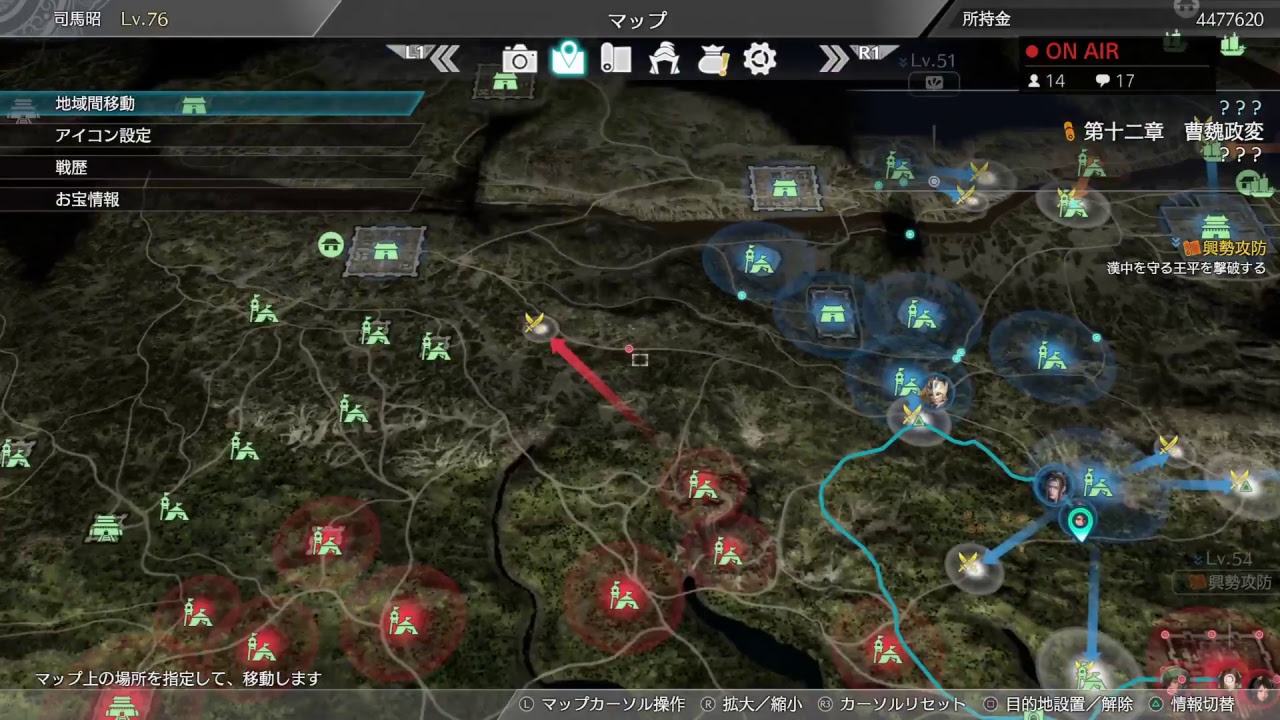Click the teal home icon beside the fortress
The height and width of the screenshot is (720, 1280).
pos(331,245)
